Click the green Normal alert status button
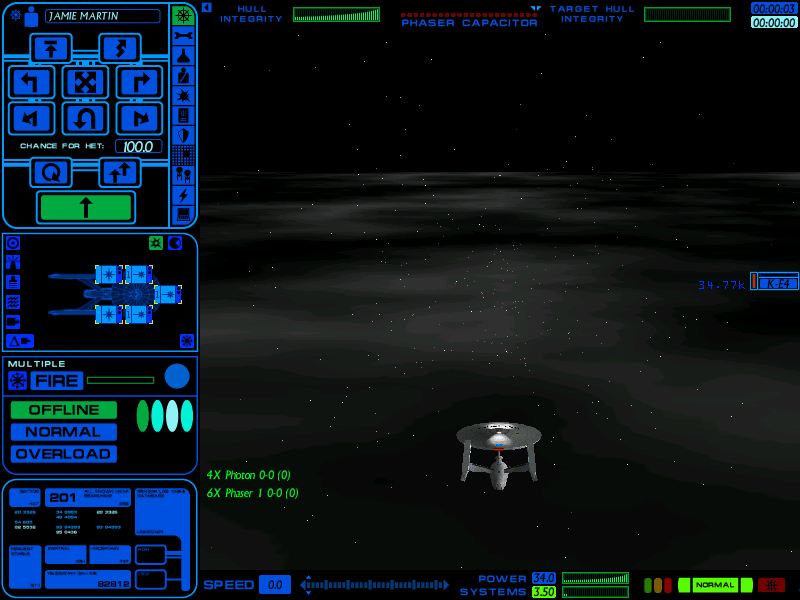This screenshot has height=600, width=800. 715,585
